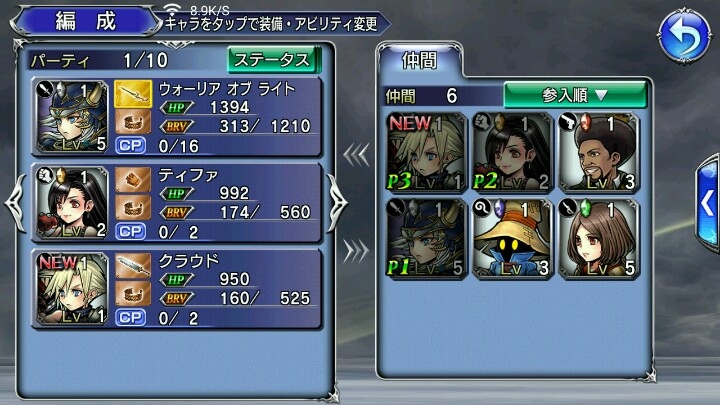
Task: Select the クラウド party row
Action: point(178,287)
